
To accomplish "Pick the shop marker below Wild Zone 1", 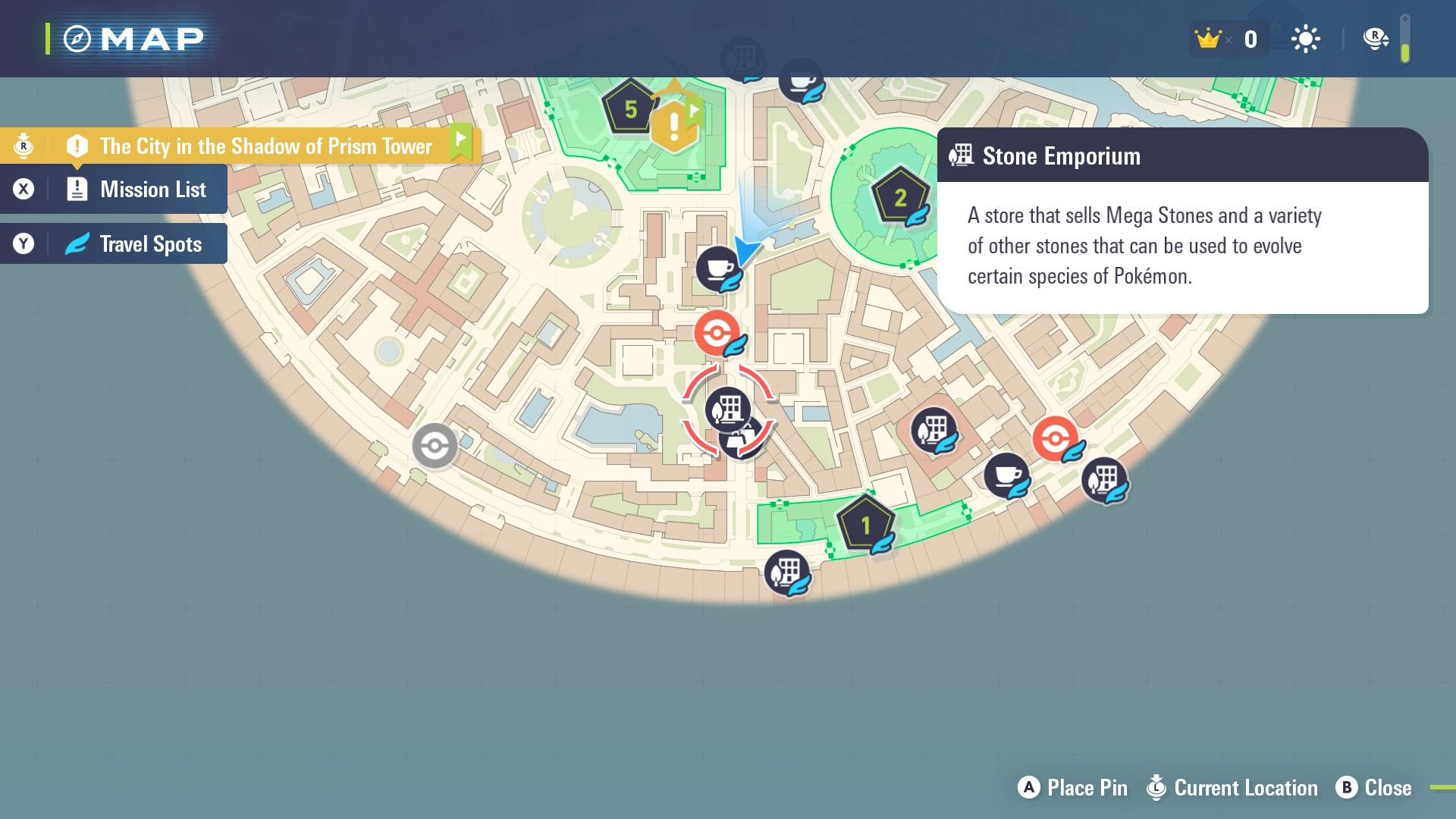I will 786,572.
